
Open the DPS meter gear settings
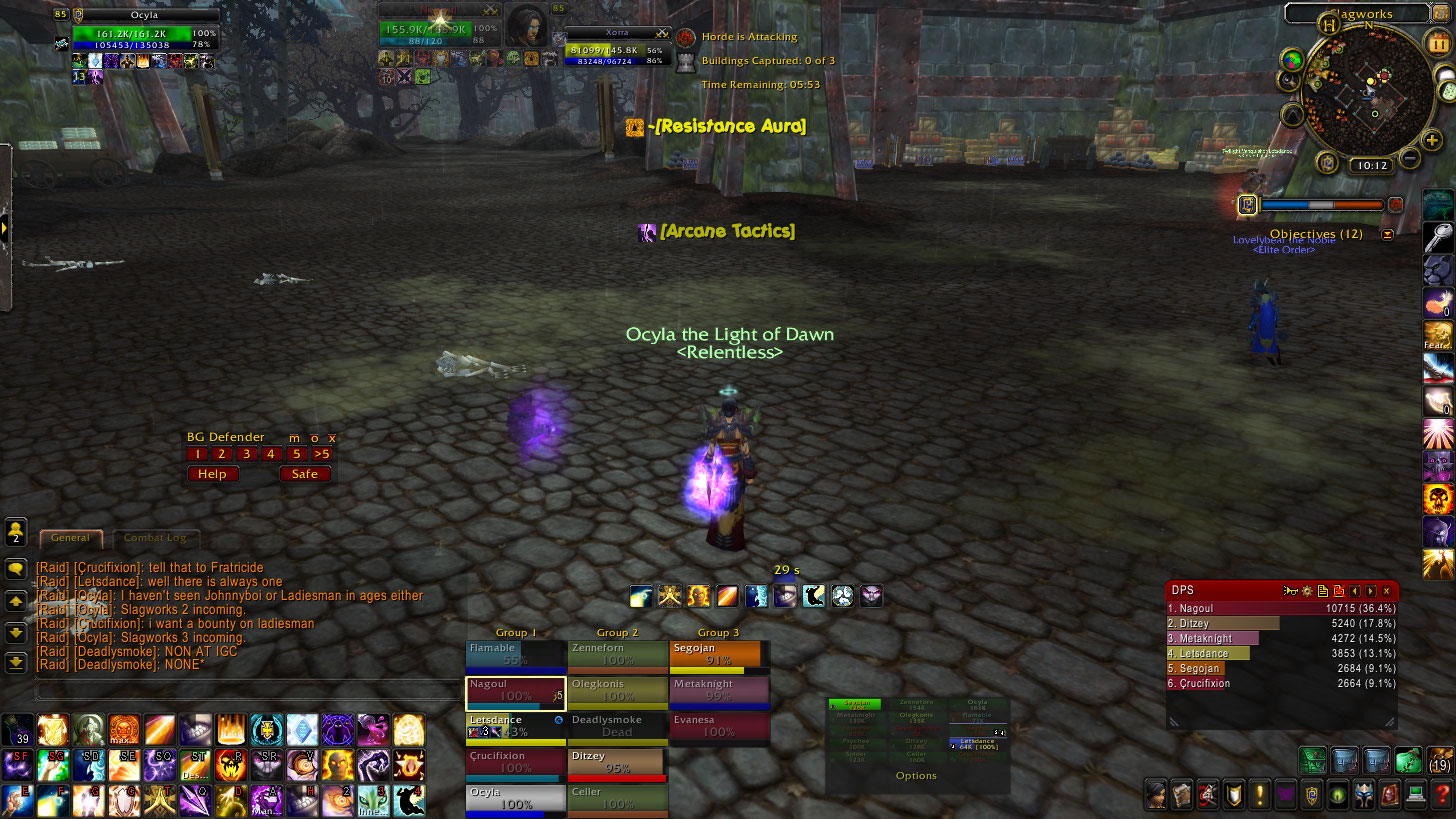coord(1306,591)
